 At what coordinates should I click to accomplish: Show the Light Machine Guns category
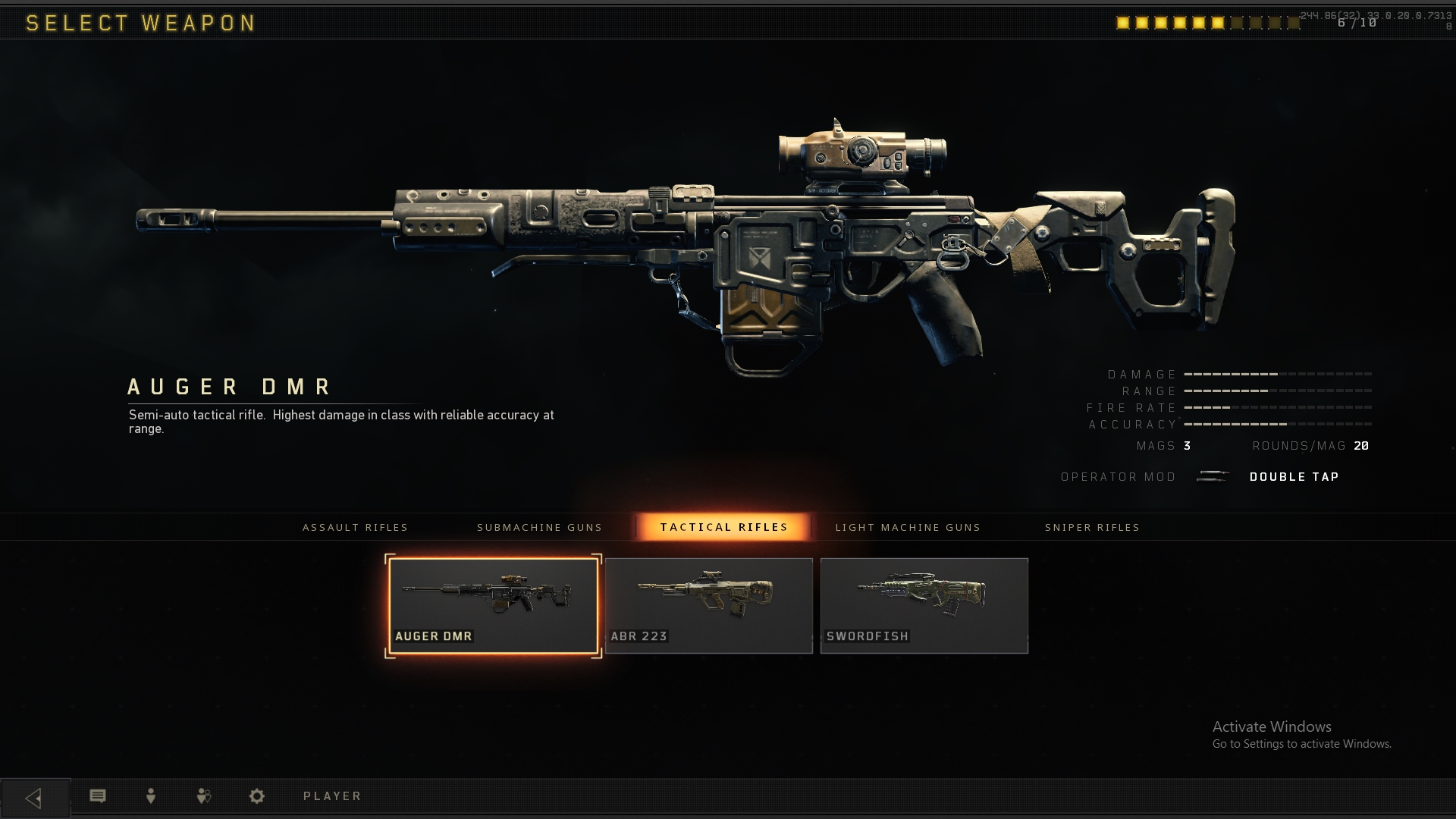coord(908,527)
